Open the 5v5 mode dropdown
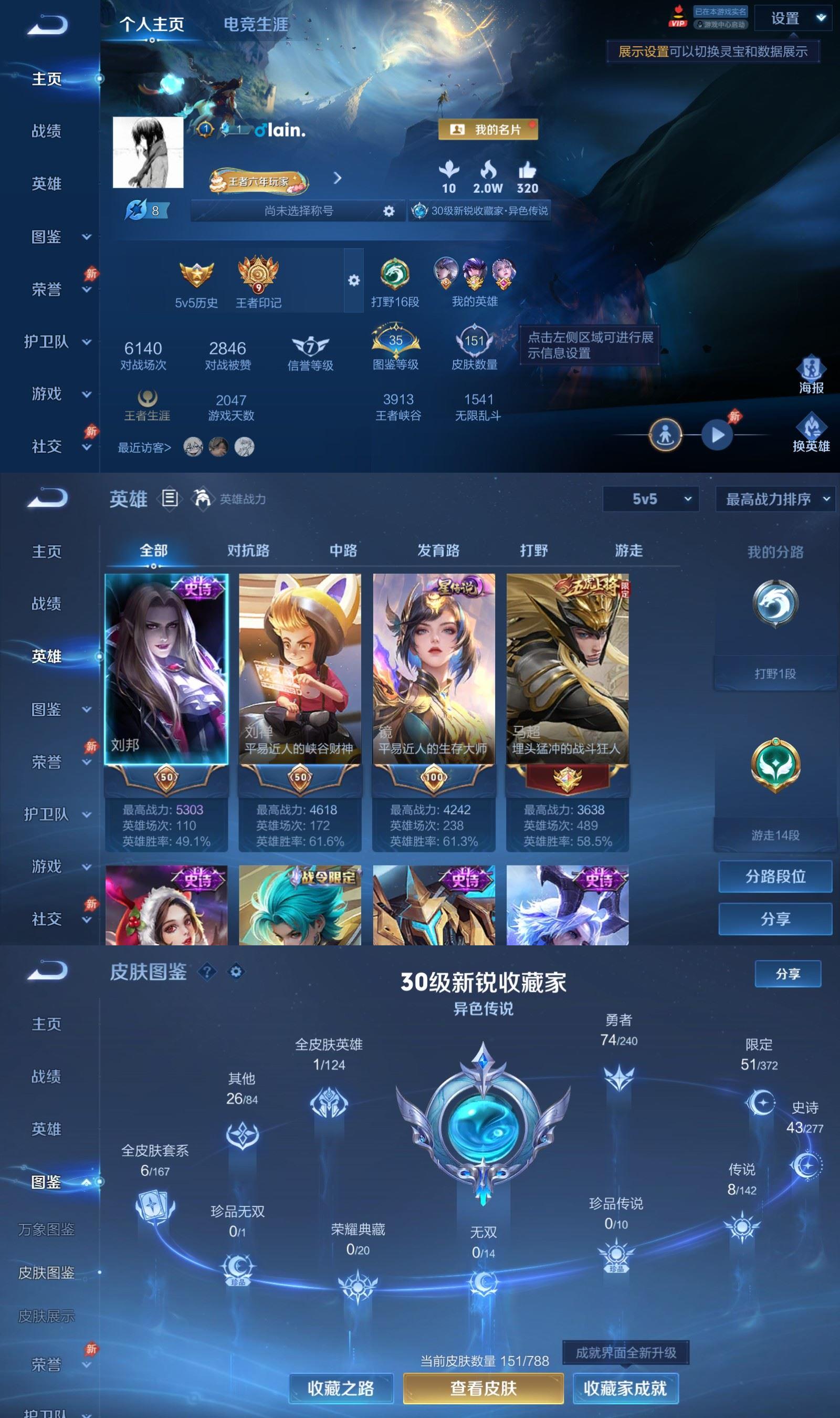The image size is (840, 1418). pos(650,500)
